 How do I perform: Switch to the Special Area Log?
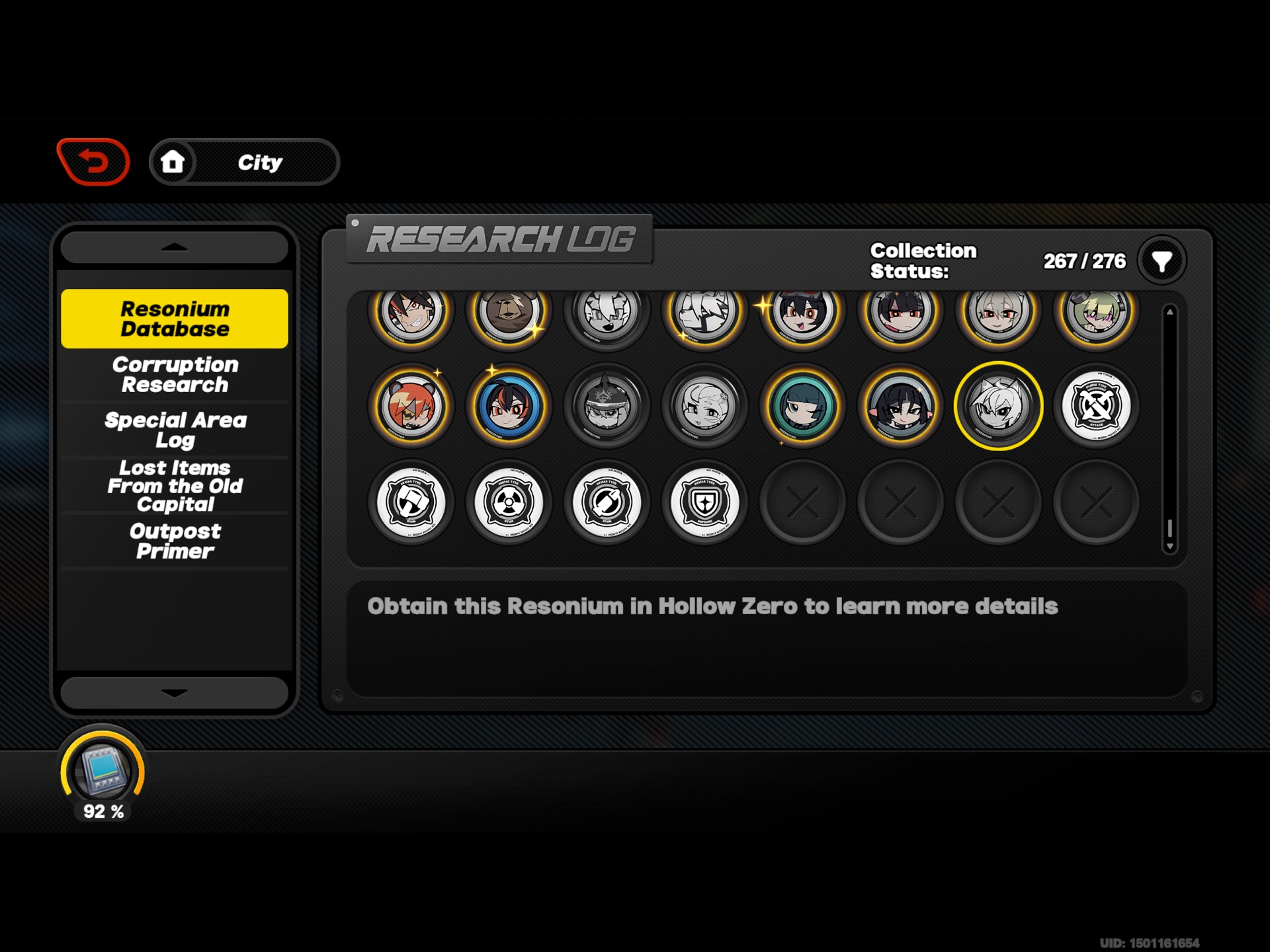pyautogui.click(x=174, y=429)
